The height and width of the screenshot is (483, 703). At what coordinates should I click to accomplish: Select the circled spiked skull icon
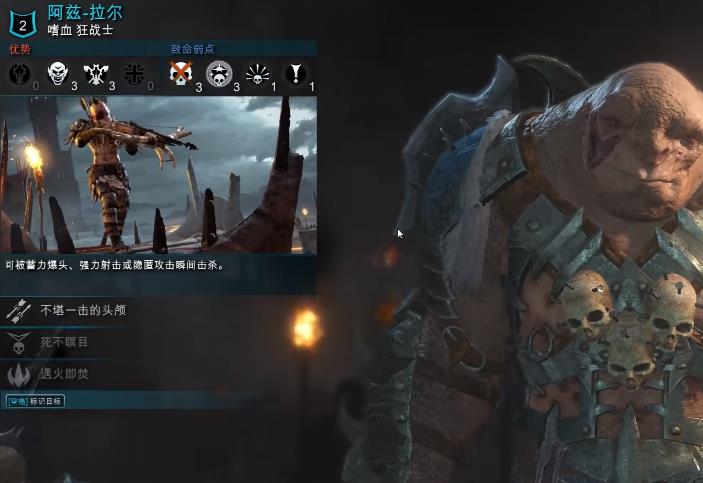[219, 73]
